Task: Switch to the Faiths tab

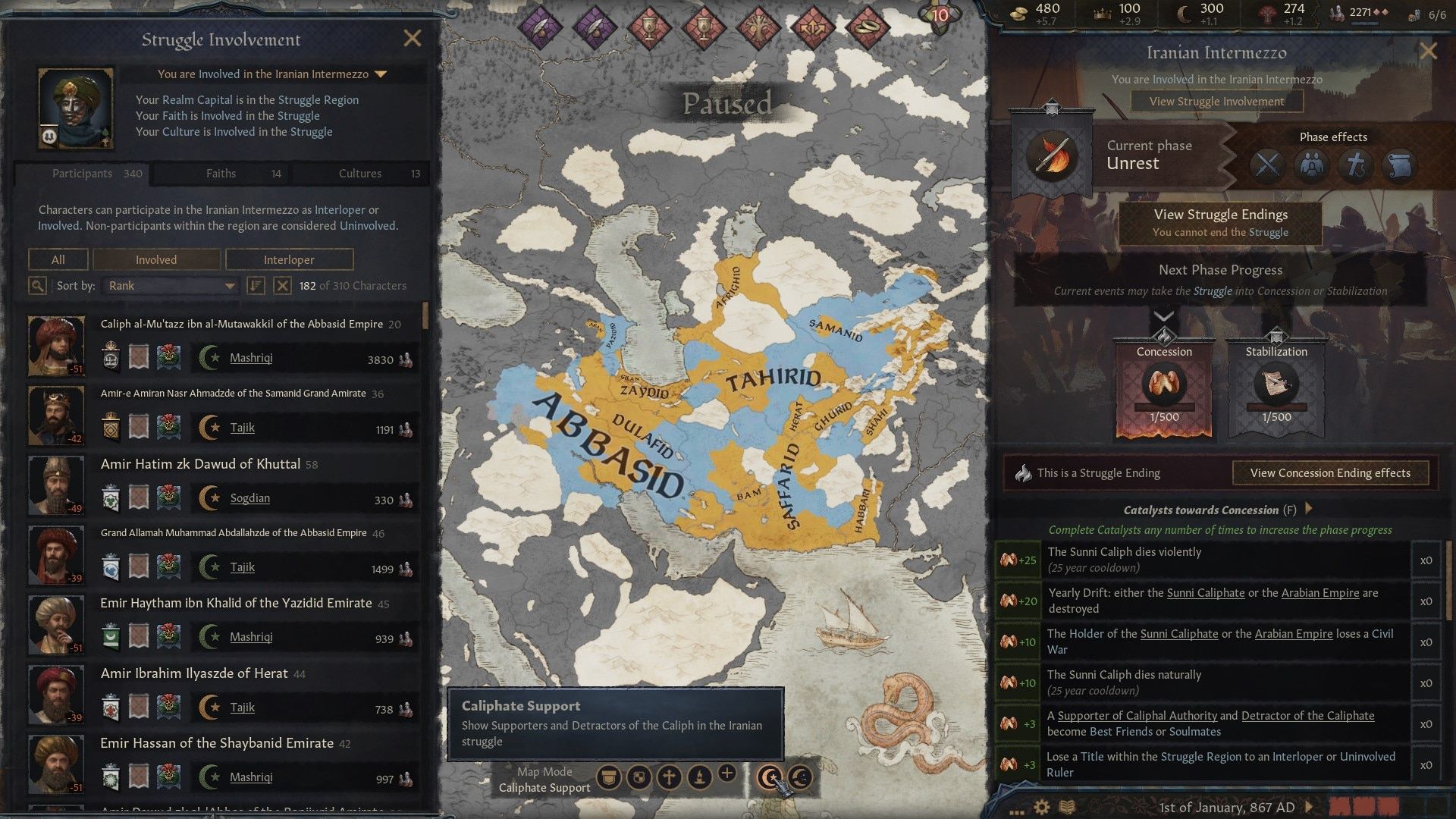Action: (x=220, y=173)
